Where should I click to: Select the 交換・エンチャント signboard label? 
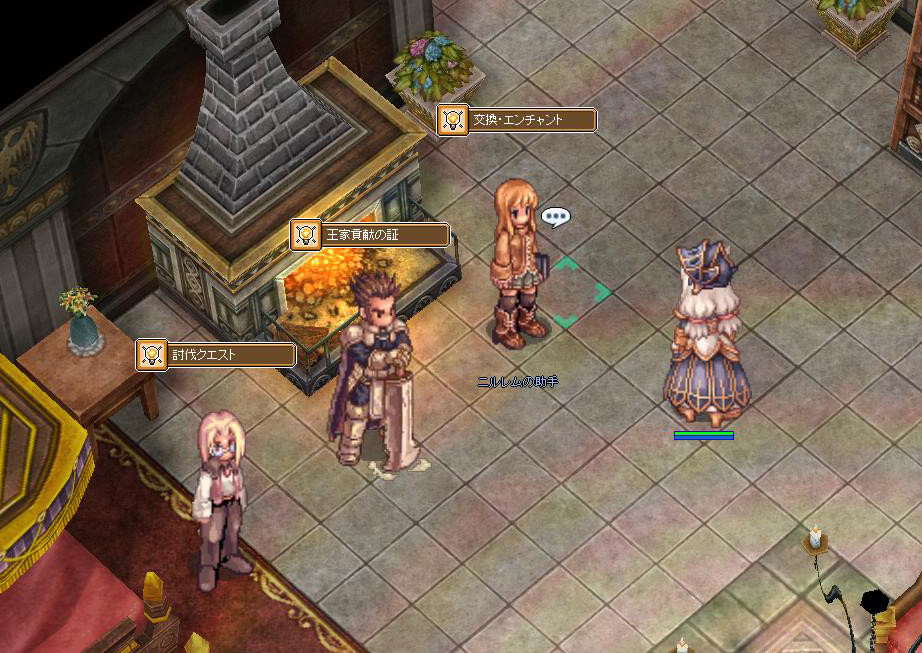coord(517,120)
